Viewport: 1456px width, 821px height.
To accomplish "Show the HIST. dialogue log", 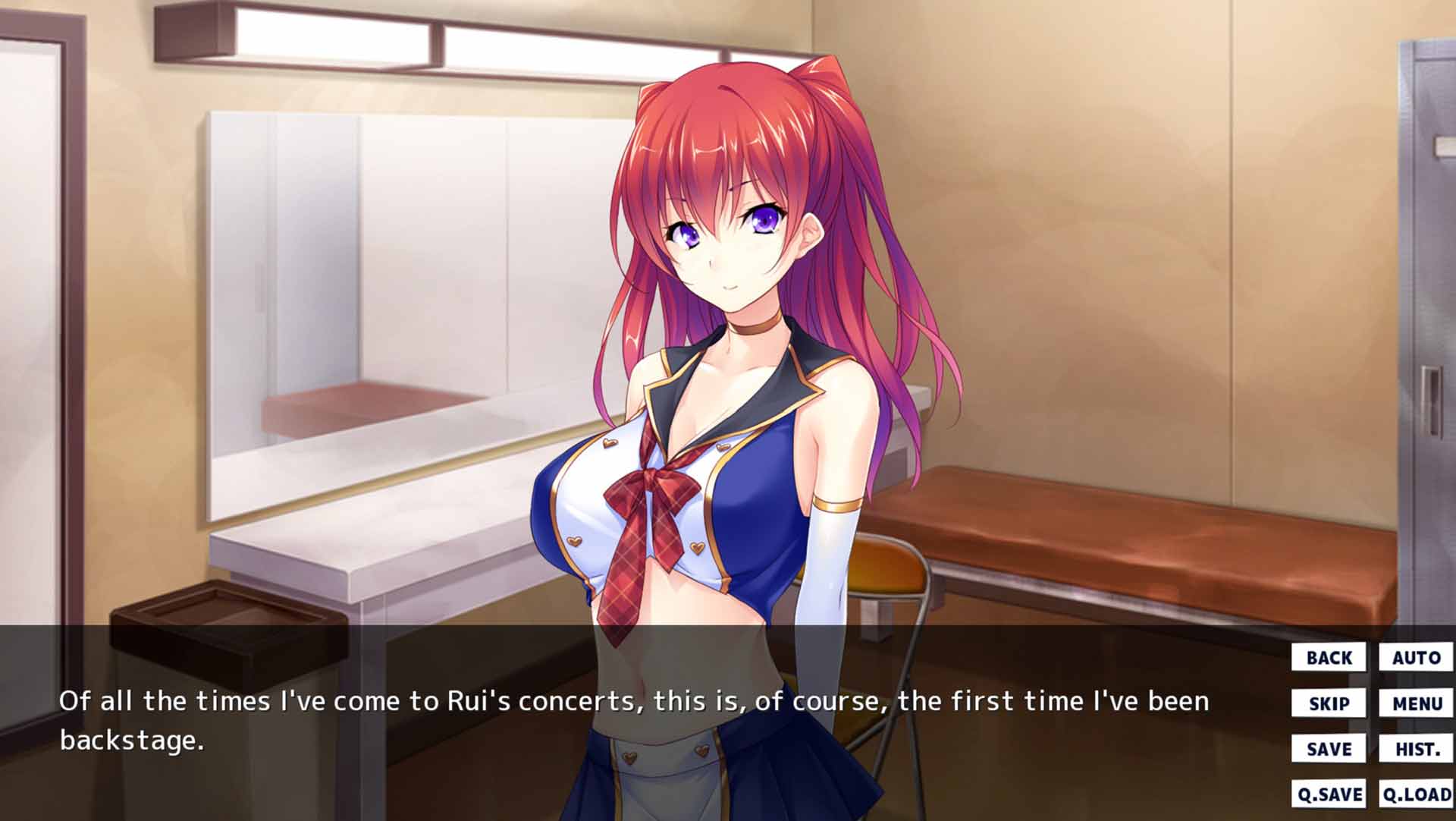I will tap(1416, 749).
